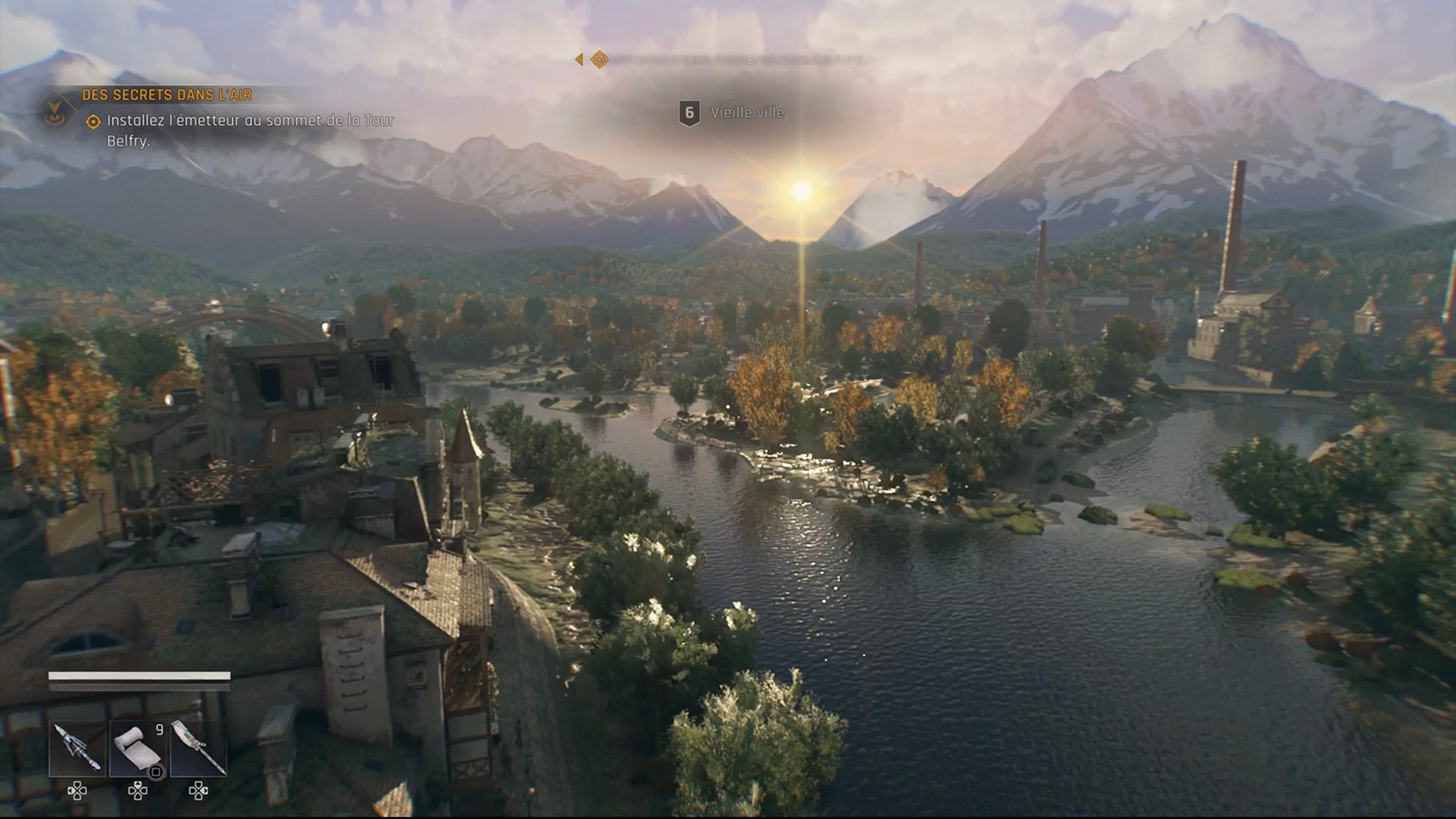Click the Vieille ville zone level badge

pyautogui.click(x=689, y=112)
